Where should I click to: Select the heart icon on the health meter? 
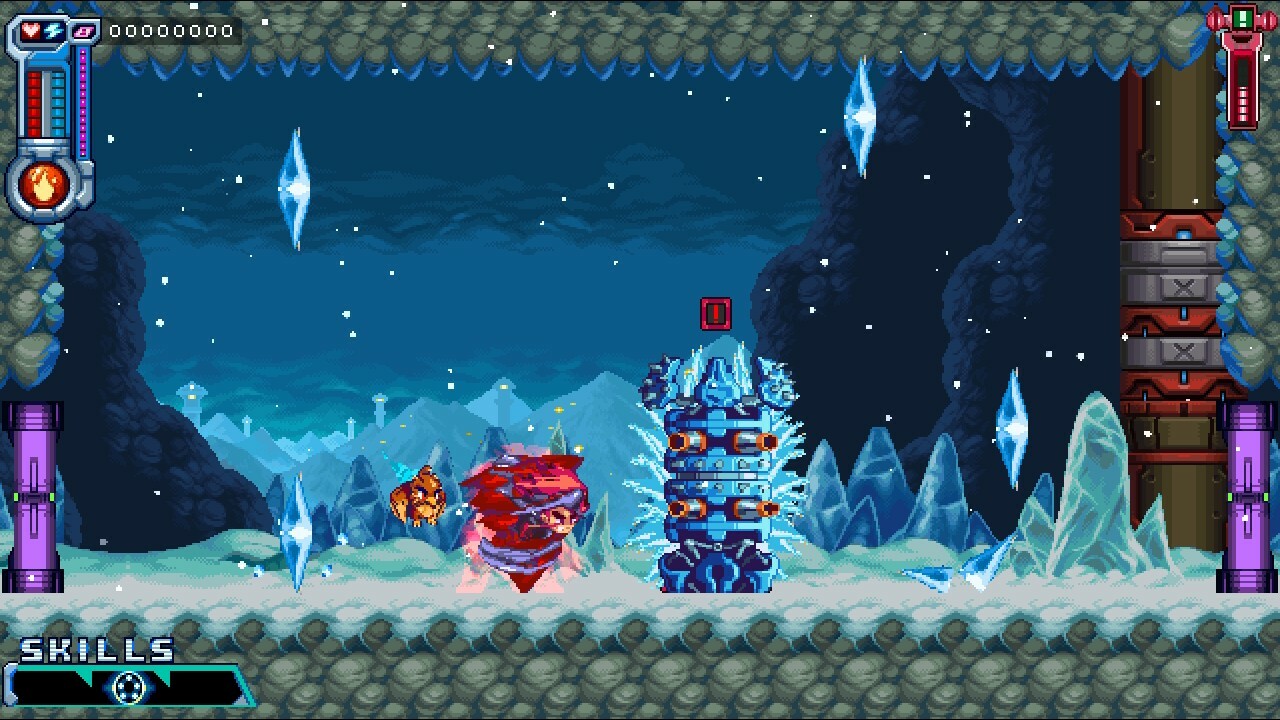[x=30, y=29]
